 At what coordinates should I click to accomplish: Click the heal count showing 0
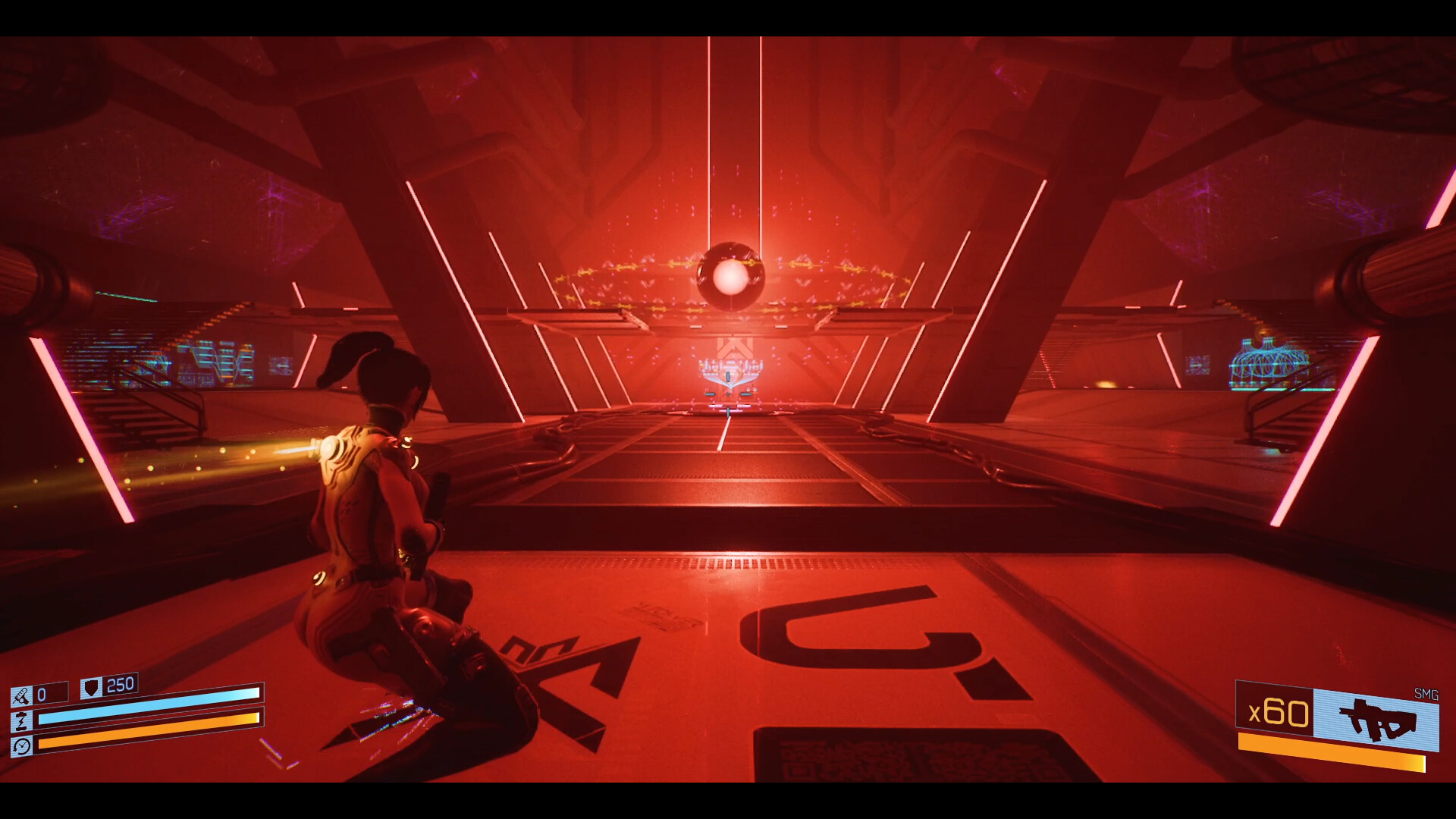click(x=42, y=692)
